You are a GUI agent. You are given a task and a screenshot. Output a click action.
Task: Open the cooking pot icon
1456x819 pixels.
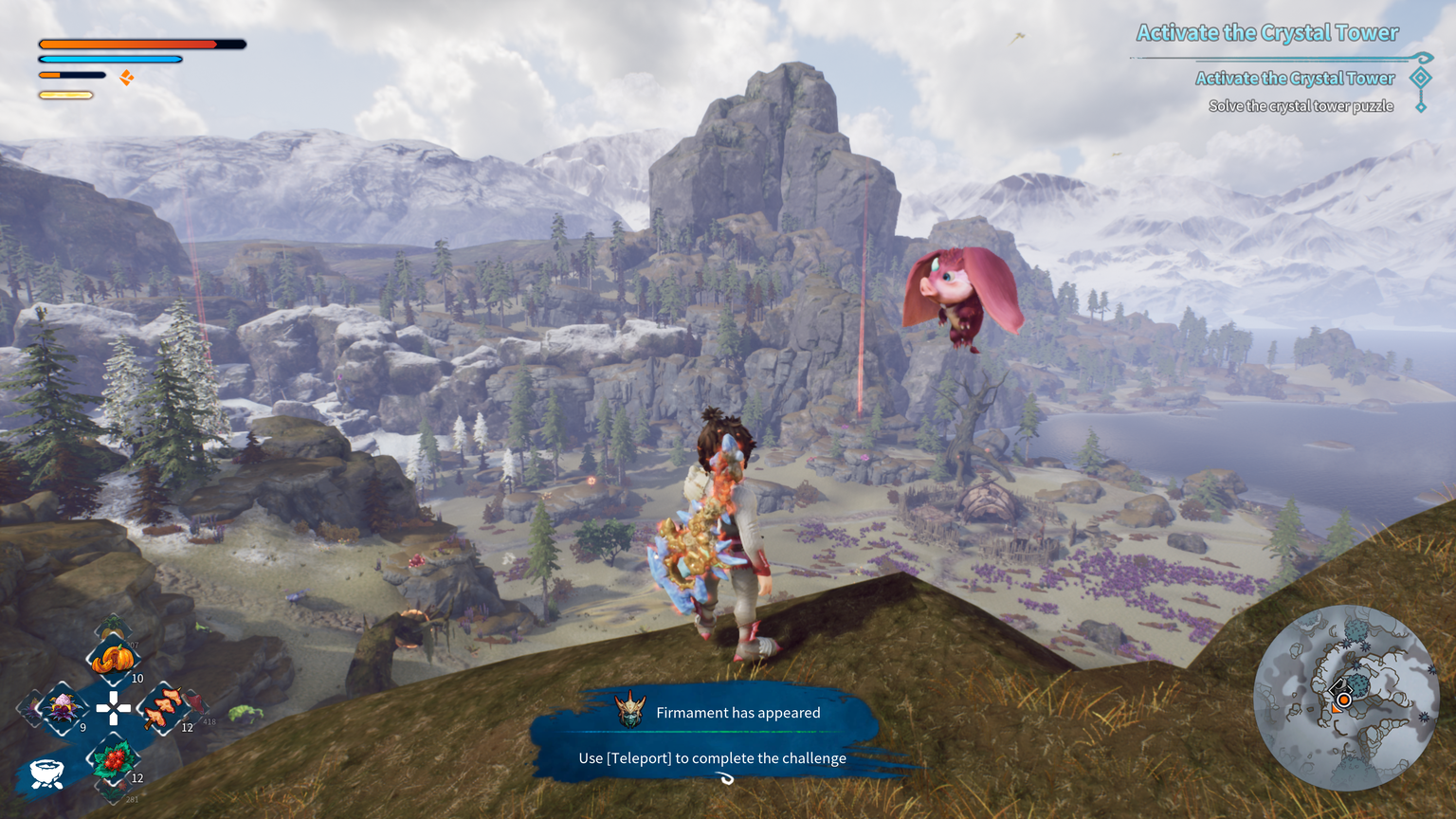[x=45, y=773]
